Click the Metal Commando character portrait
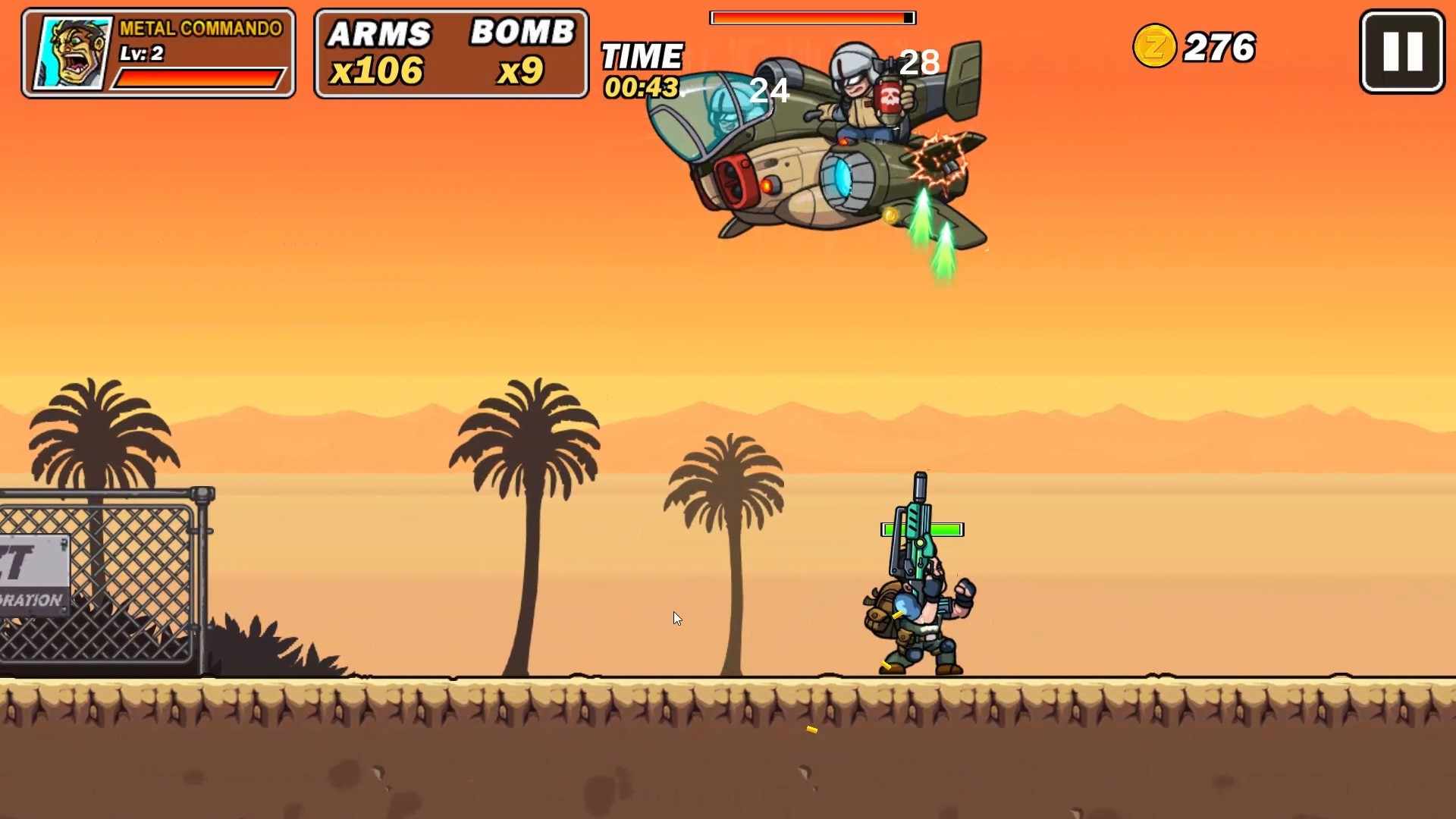 click(71, 52)
